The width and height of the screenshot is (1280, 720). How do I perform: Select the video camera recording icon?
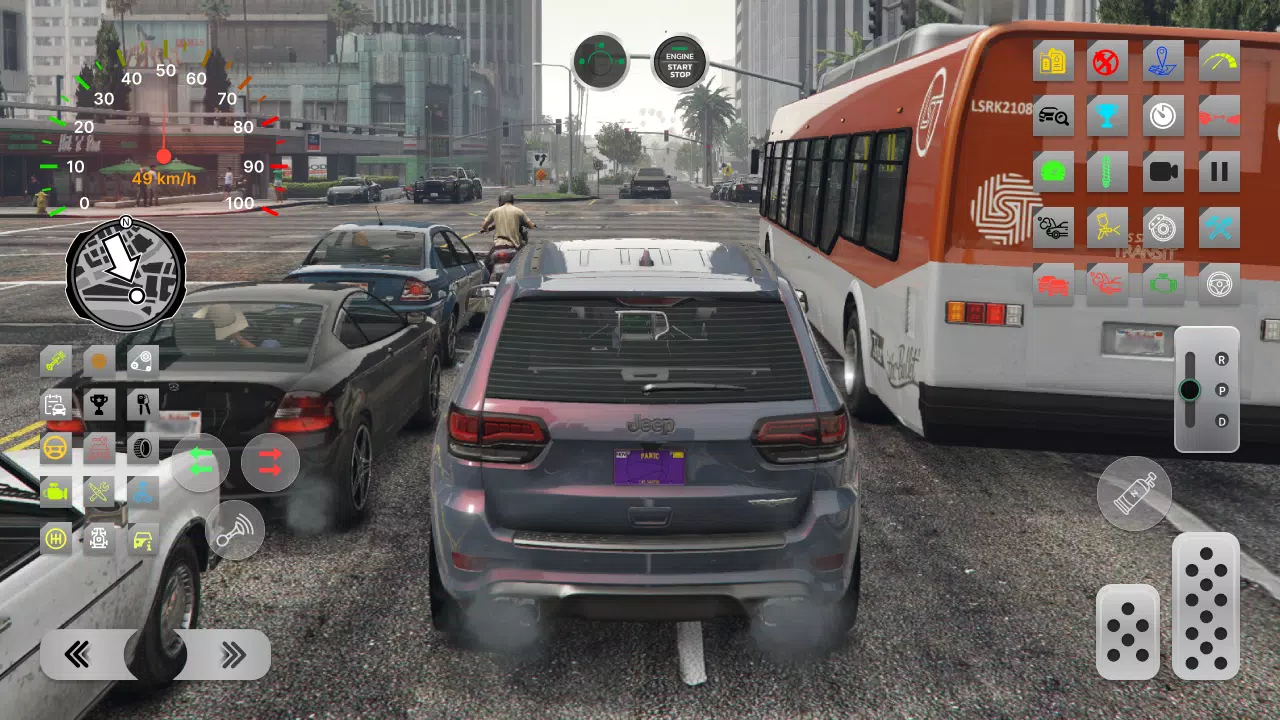click(x=1163, y=170)
